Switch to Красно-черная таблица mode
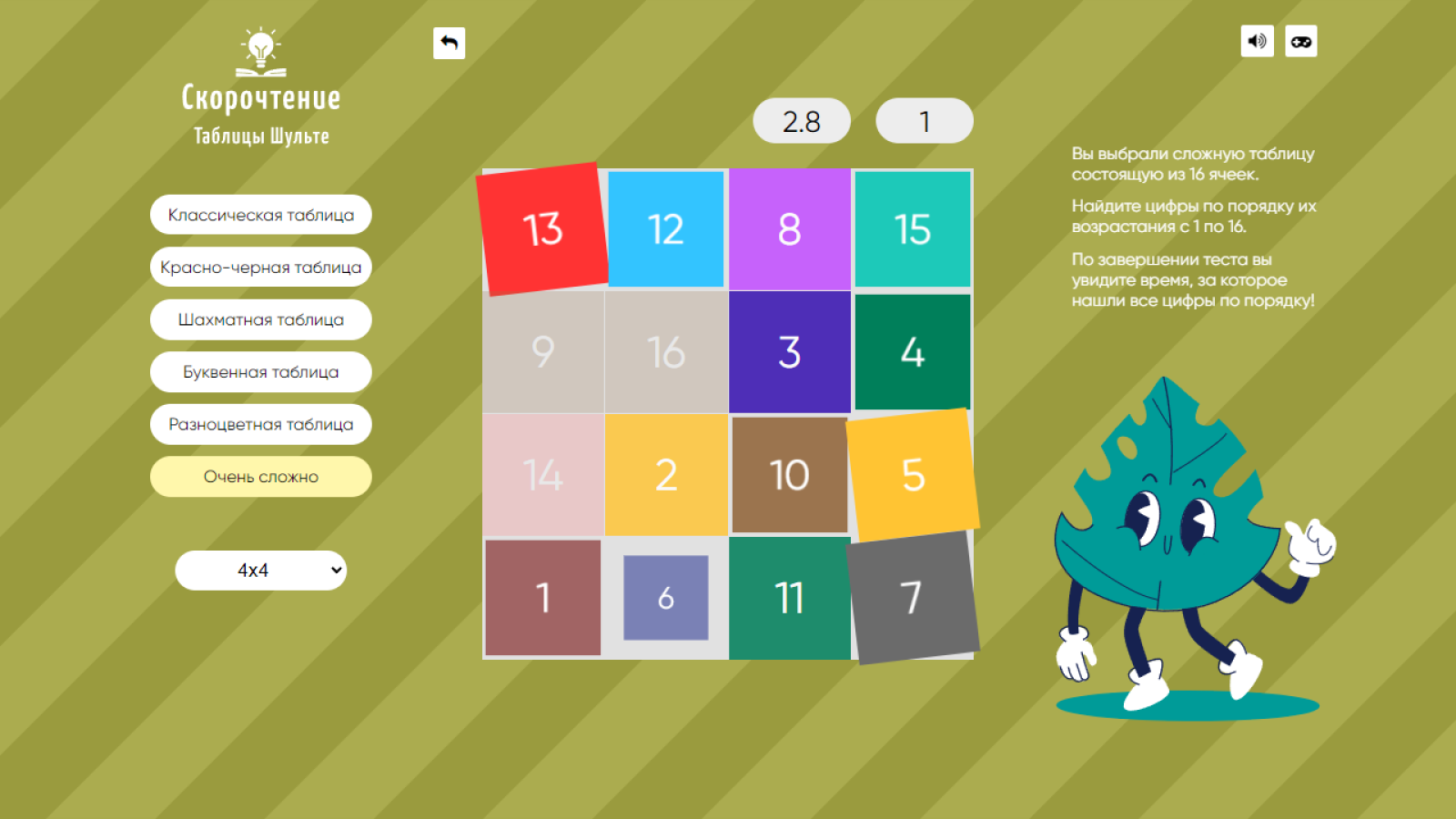This screenshot has height=819, width=1456. (x=260, y=267)
